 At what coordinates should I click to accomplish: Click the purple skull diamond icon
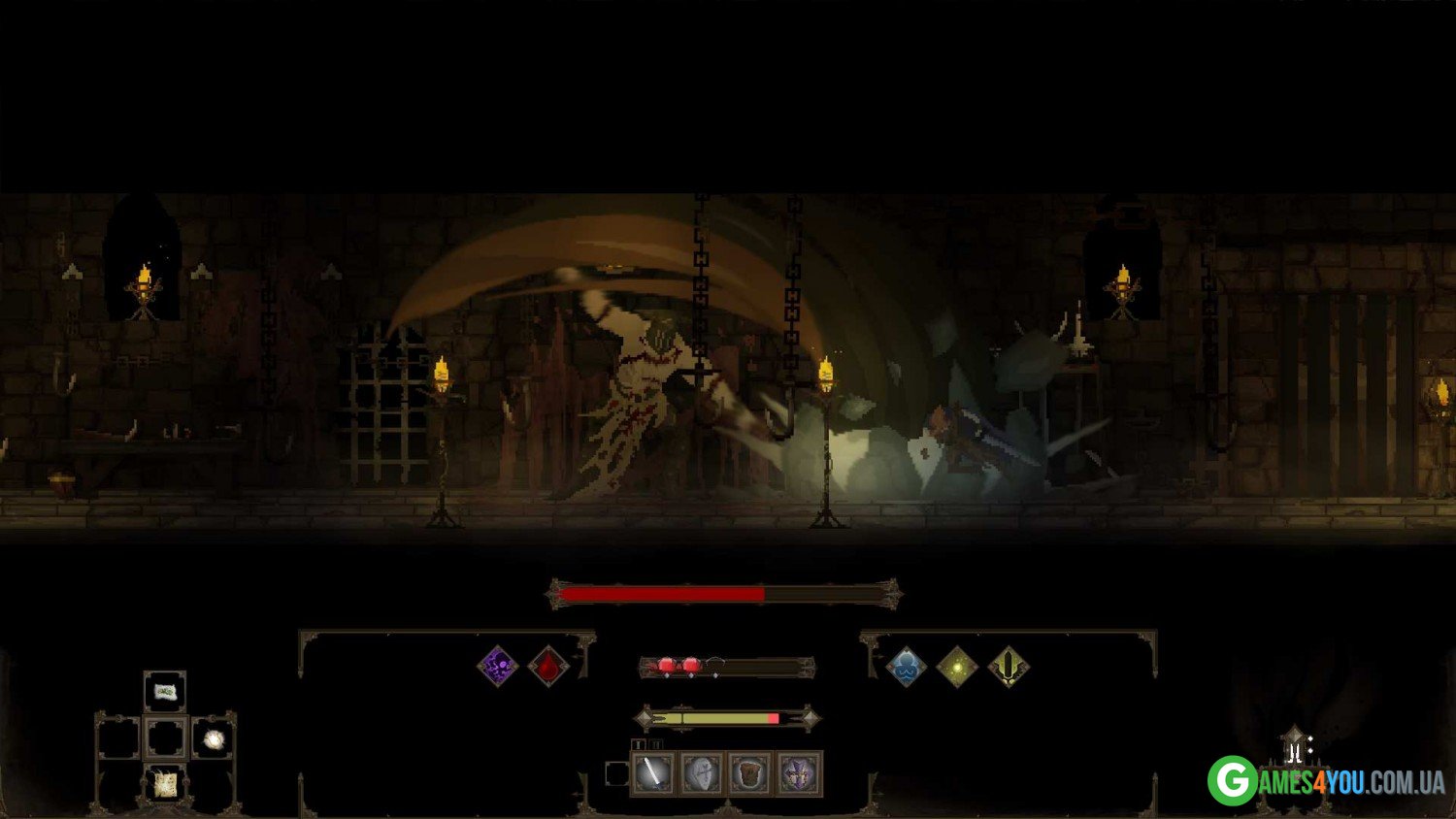(498, 666)
